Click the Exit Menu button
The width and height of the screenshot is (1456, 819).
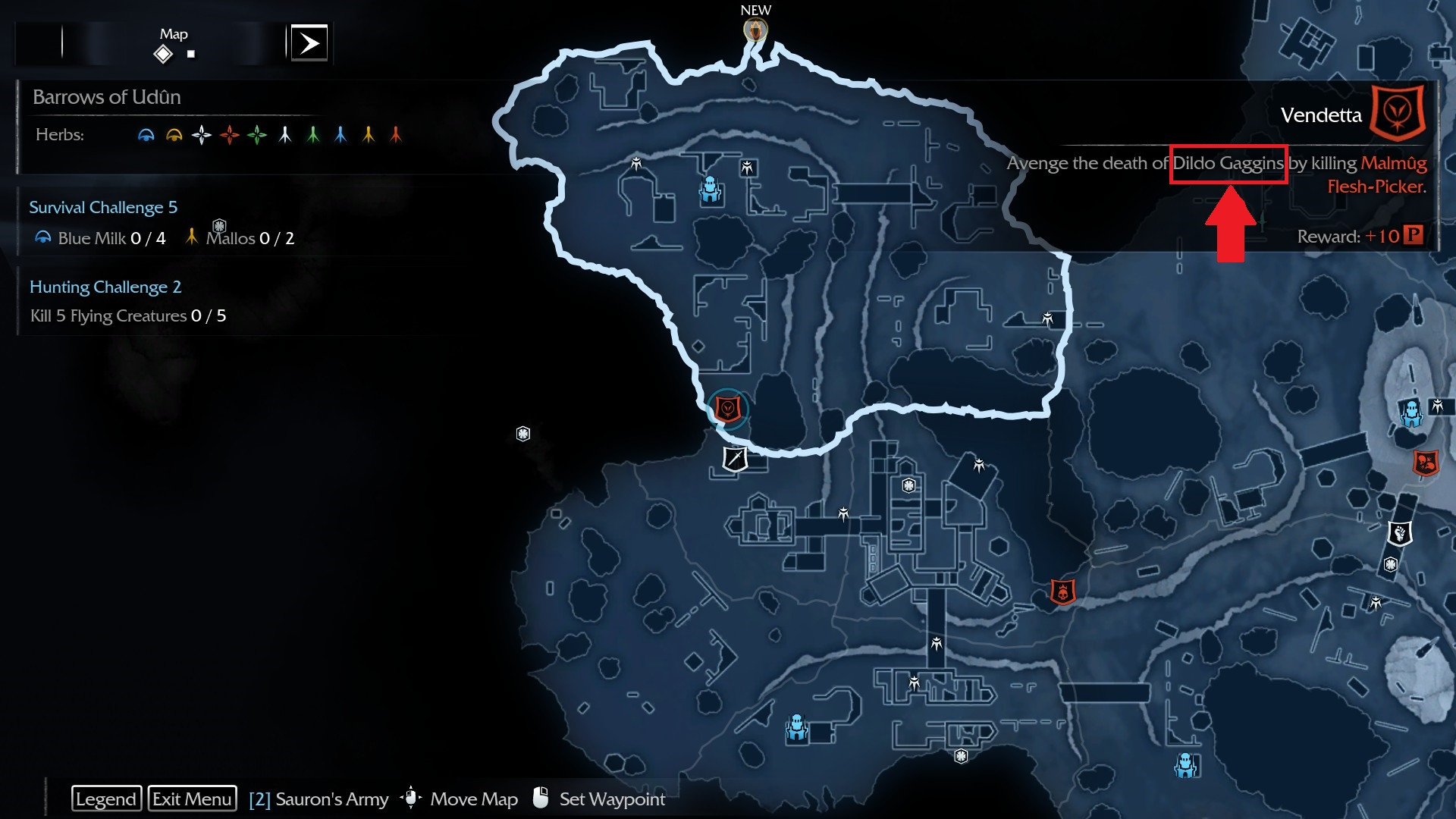[192, 799]
